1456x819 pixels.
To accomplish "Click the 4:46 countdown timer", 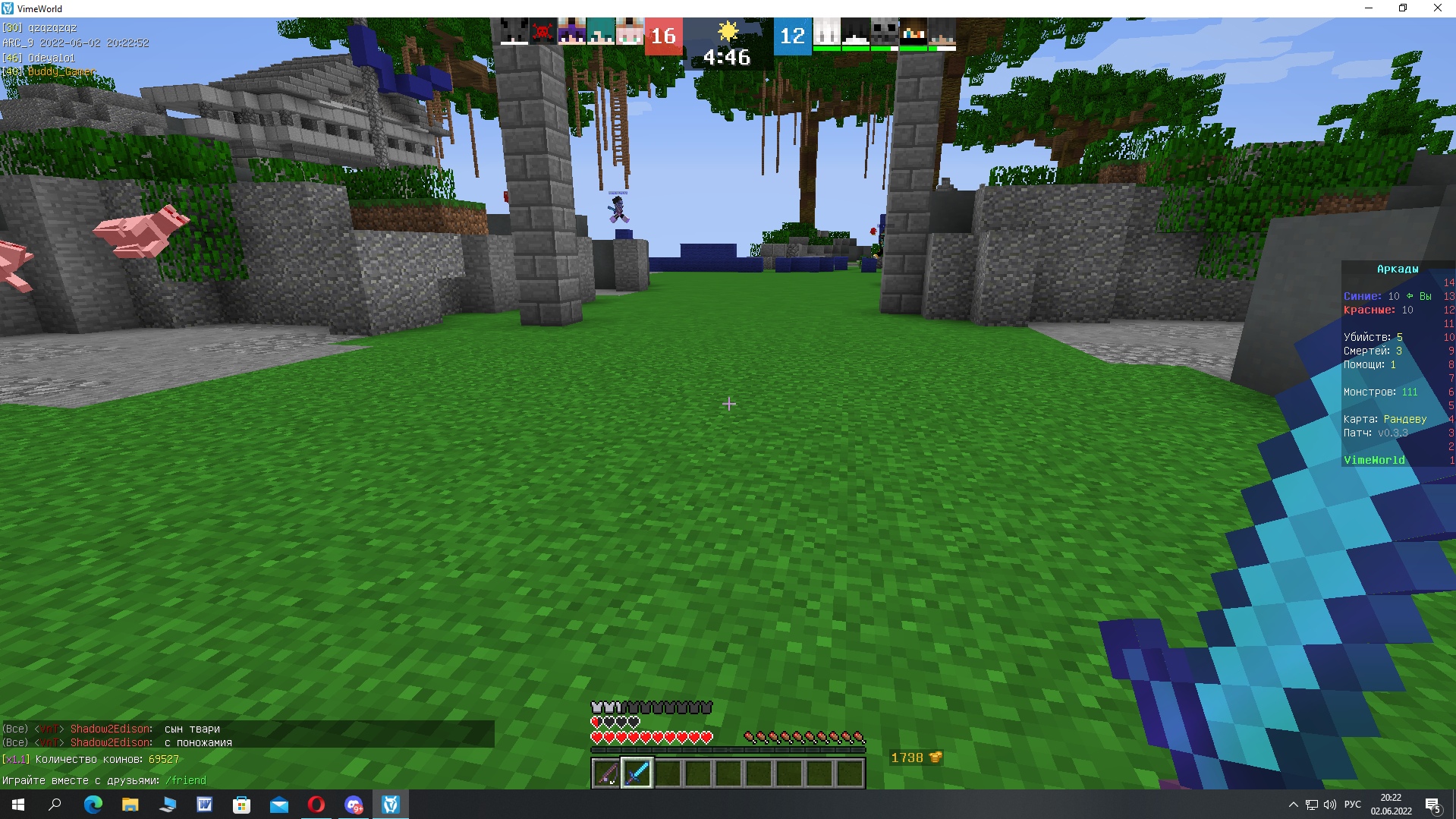I will tap(728, 56).
